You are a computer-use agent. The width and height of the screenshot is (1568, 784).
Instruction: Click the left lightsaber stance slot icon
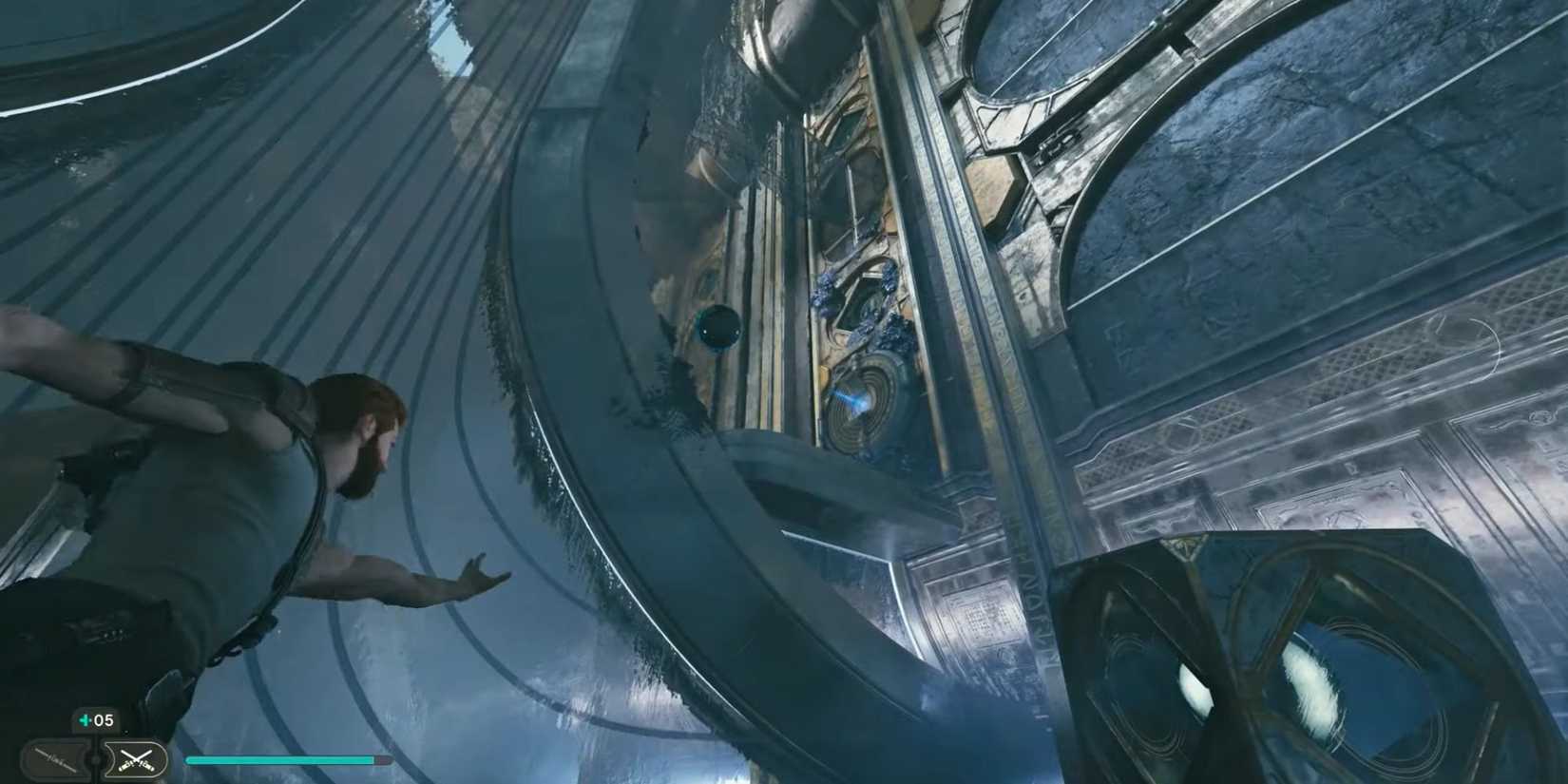(x=55, y=758)
